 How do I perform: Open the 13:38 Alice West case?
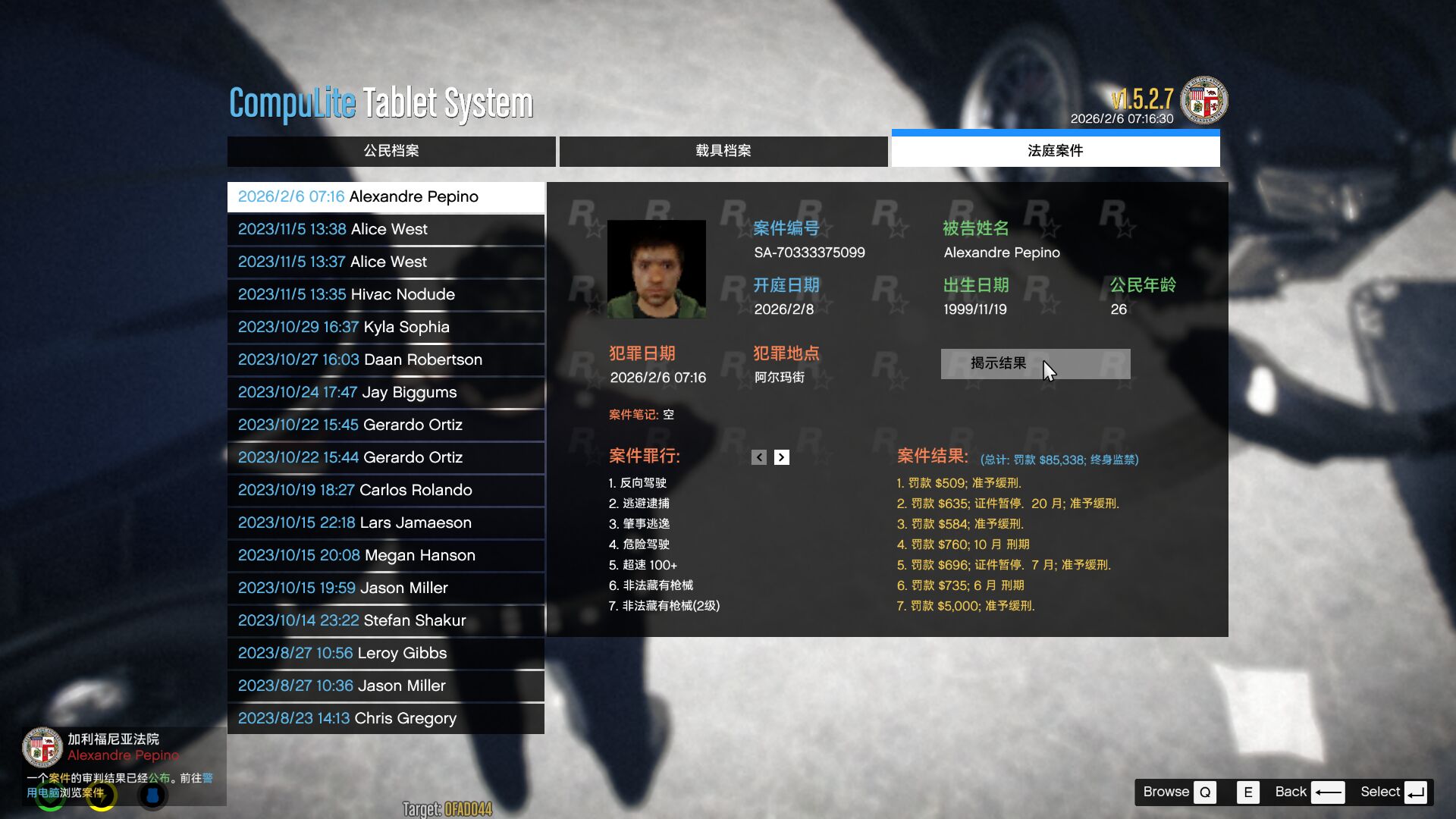(385, 229)
